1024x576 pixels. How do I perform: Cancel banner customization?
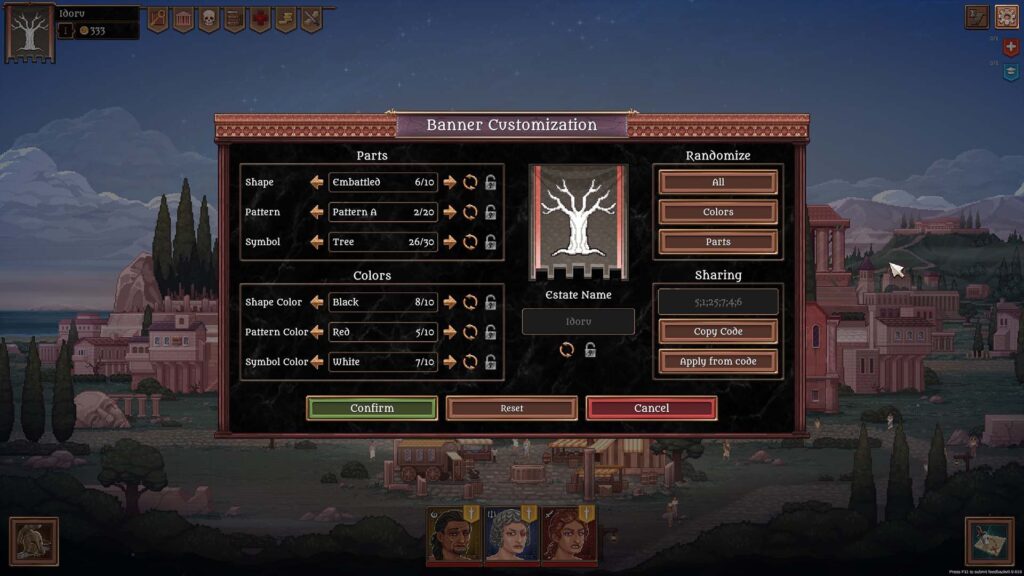click(651, 408)
